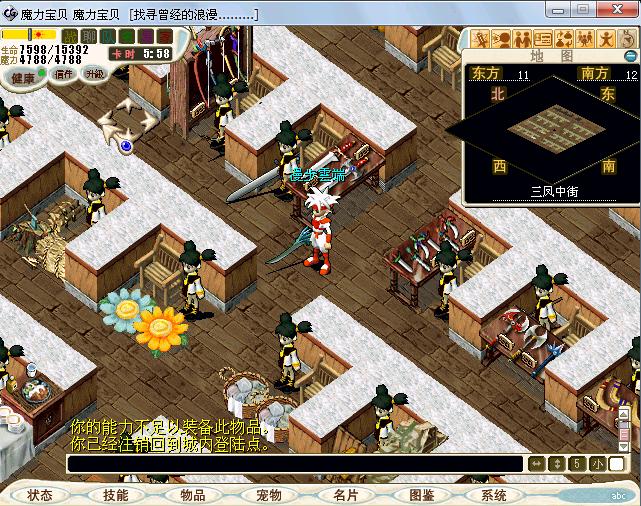Open the 宠物 (Pets) menu

coord(268,495)
